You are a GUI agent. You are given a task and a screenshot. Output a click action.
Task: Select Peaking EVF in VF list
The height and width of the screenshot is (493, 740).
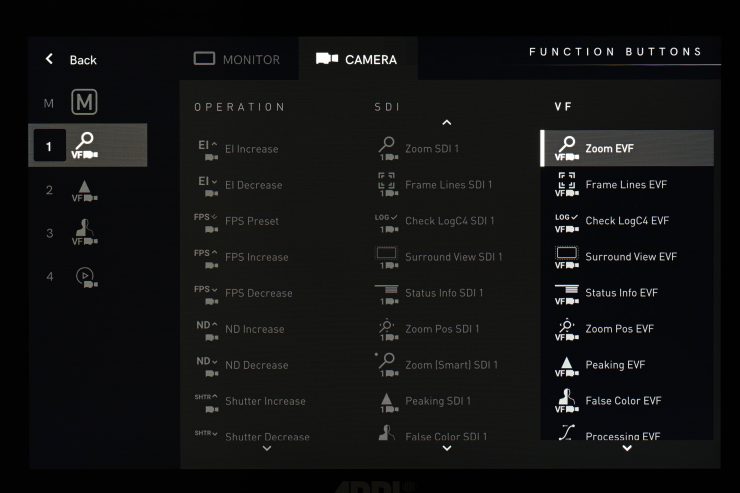(x=615, y=365)
